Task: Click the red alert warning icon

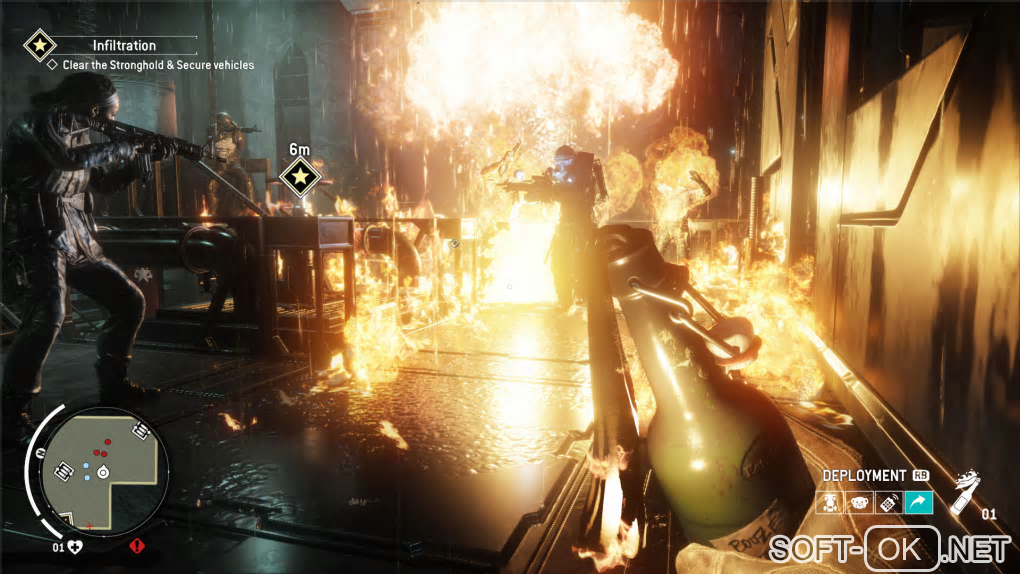Action: pos(137,546)
